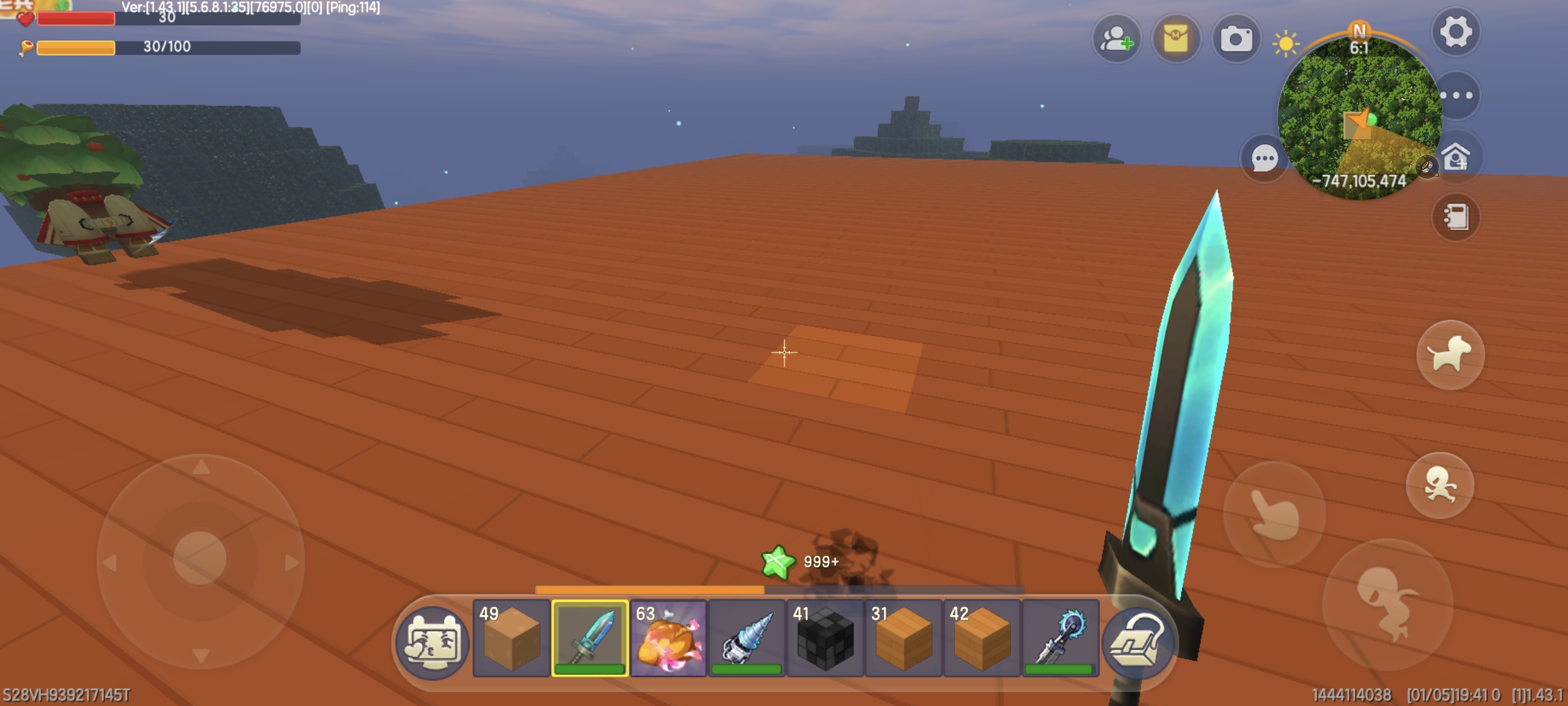Open the settings gear menu
The width and height of the screenshot is (1568, 706).
1455,32
